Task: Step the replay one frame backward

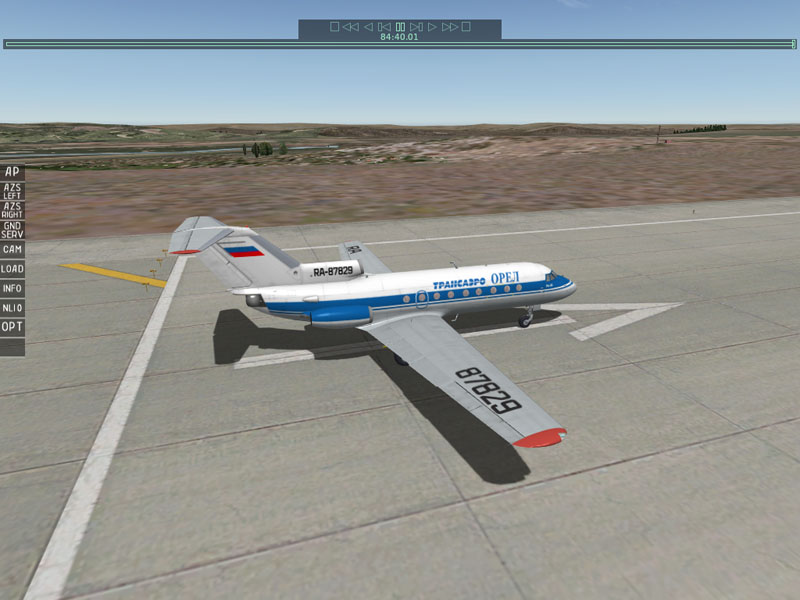Action: (x=384, y=27)
